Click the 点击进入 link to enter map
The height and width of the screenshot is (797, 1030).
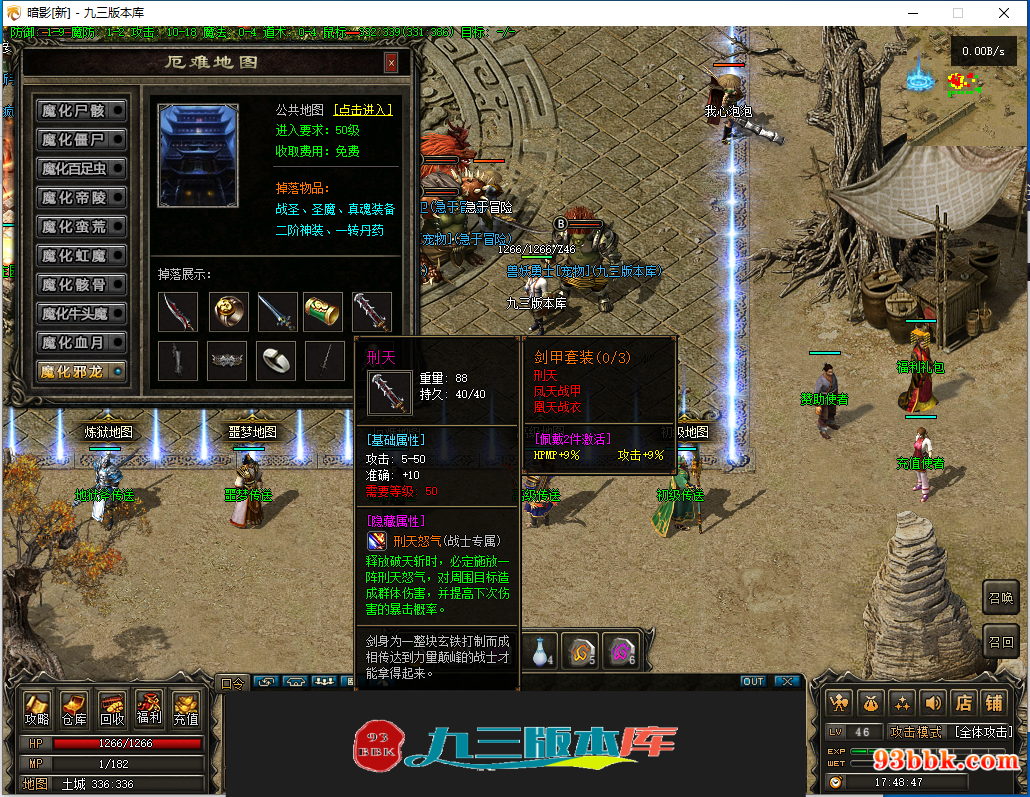pyautogui.click(x=363, y=110)
